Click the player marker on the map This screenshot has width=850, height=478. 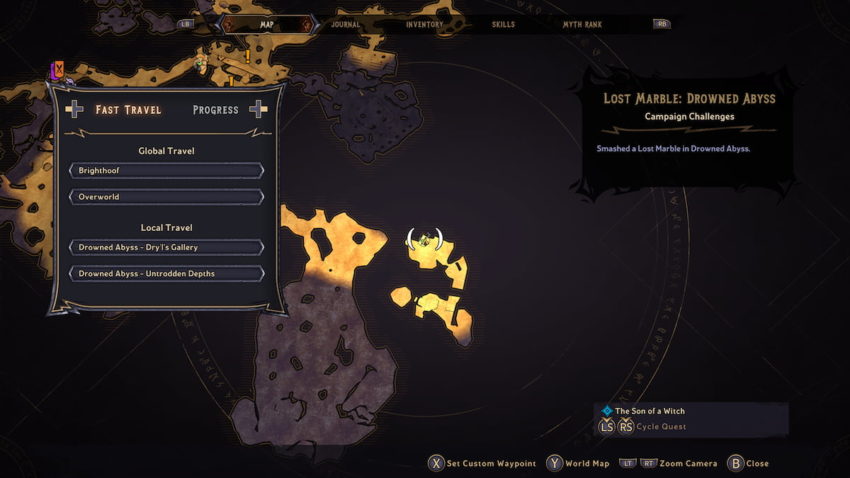[x=425, y=240]
